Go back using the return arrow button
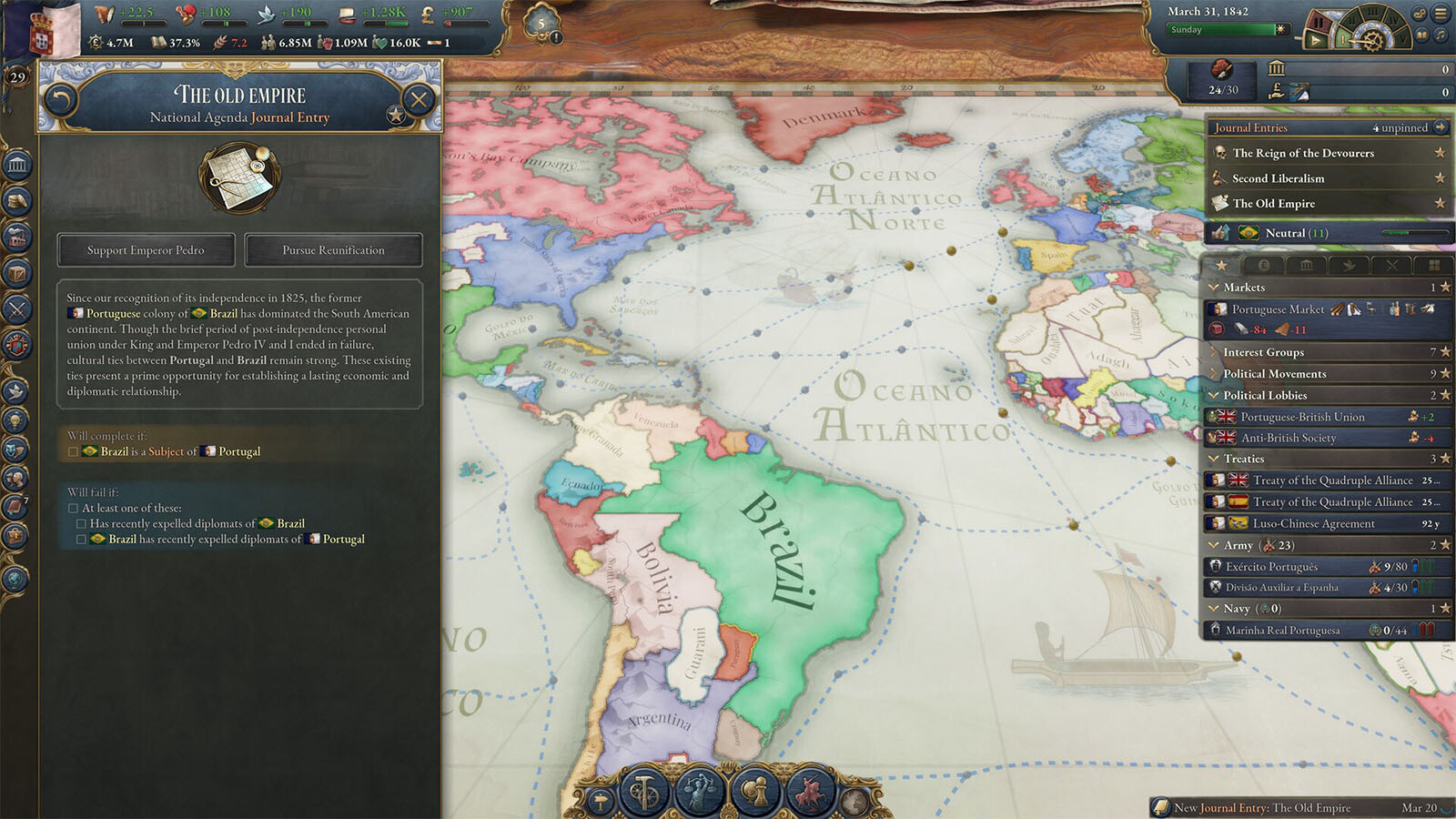This screenshot has width=1456, height=819. pyautogui.click(x=61, y=99)
